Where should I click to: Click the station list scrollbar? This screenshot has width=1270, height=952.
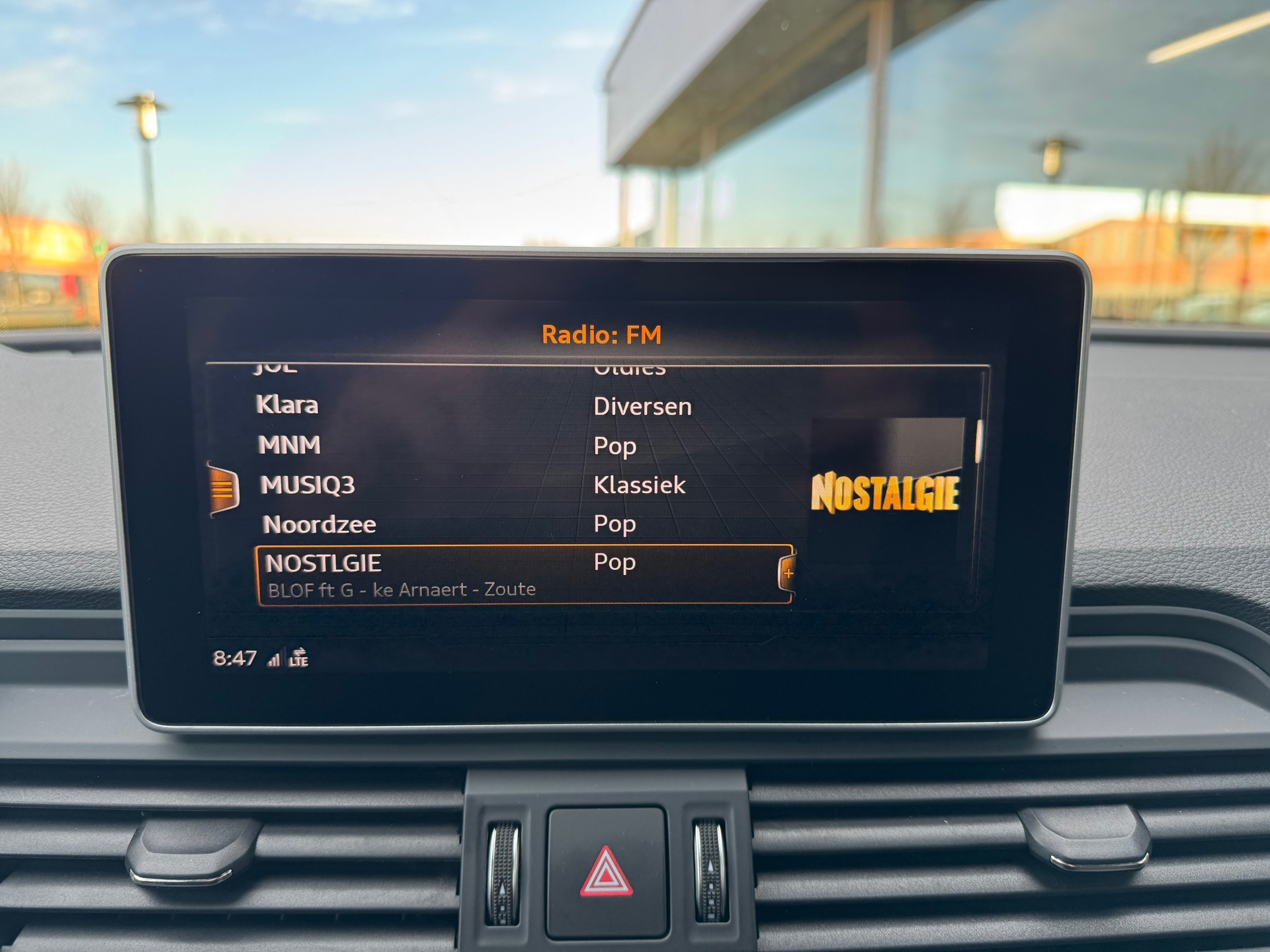(x=978, y=441)
